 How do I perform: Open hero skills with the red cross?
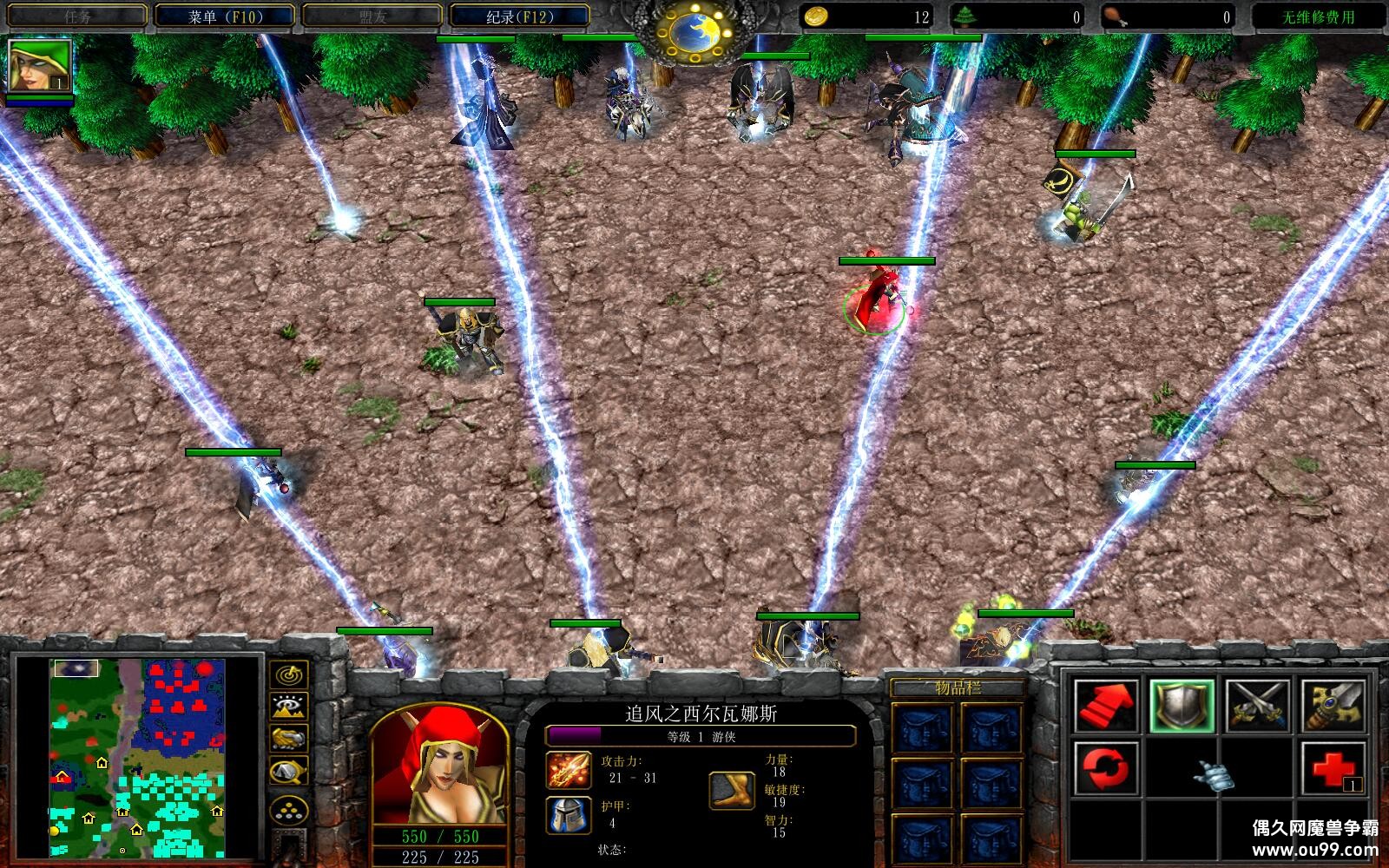pos(1334,768)
